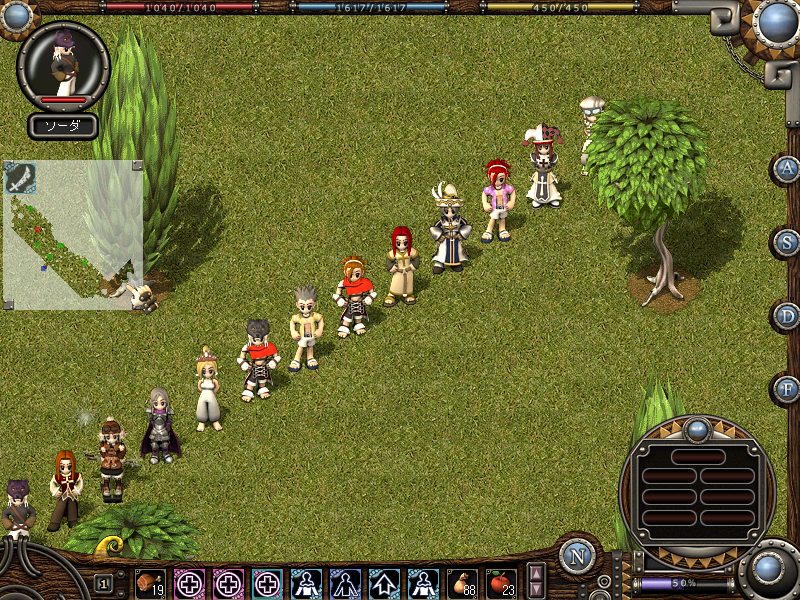
Task: Activate the white up-arrow skill
Action: (x=384, y=583)
